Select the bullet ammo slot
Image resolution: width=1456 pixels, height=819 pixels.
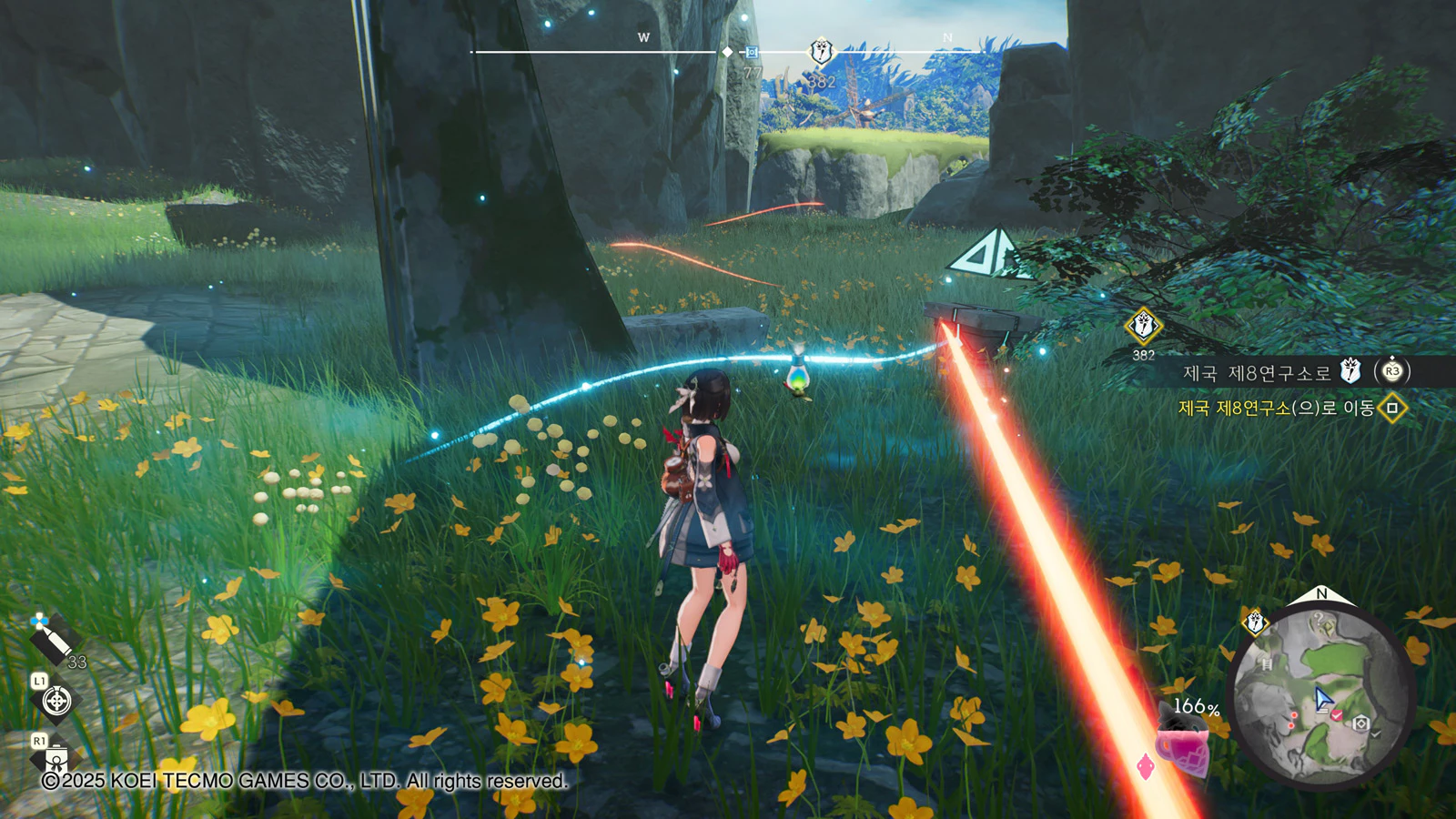click(x=53, y=641)
